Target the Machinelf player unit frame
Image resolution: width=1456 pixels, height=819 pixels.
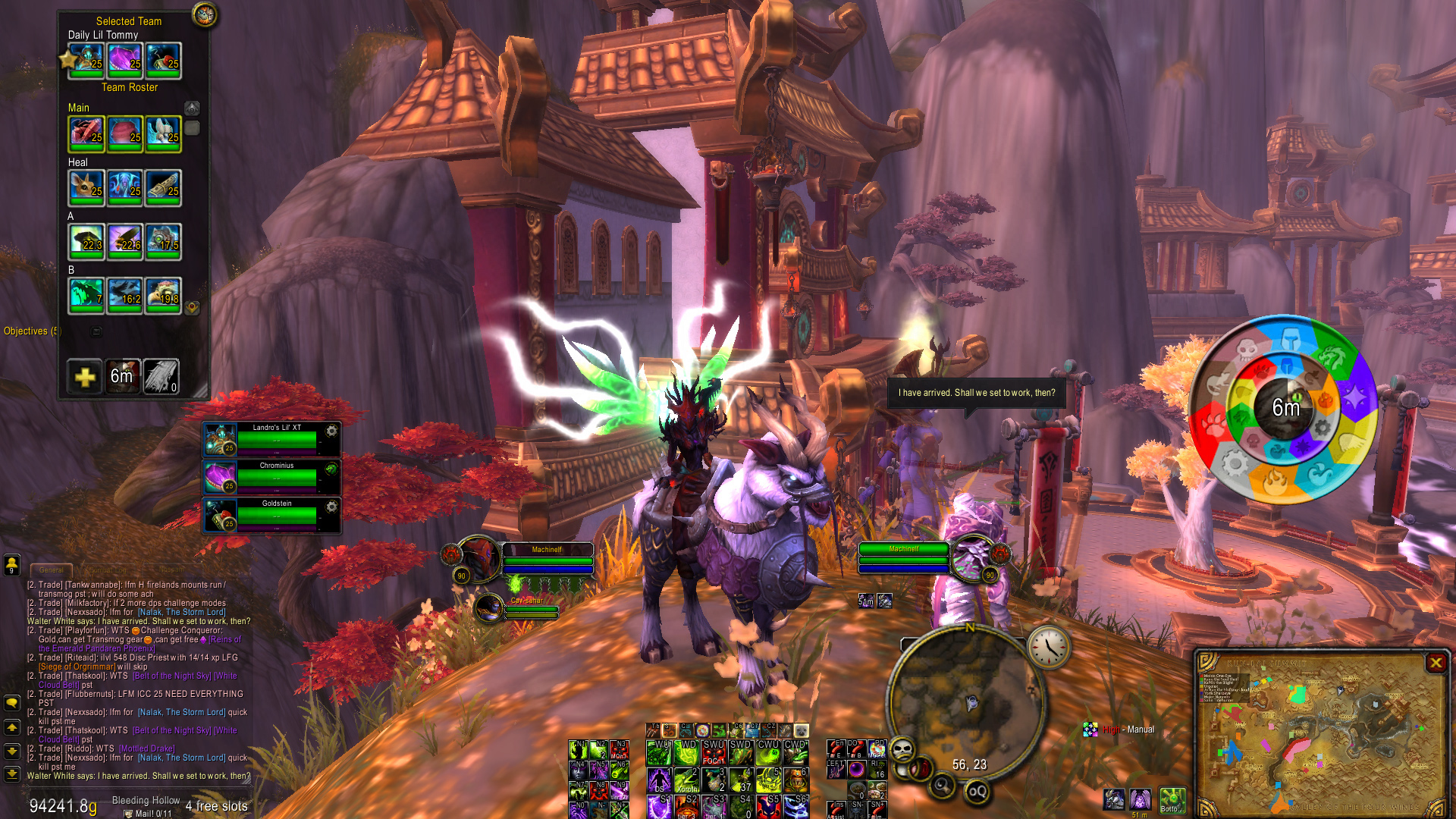click(546, 560)
